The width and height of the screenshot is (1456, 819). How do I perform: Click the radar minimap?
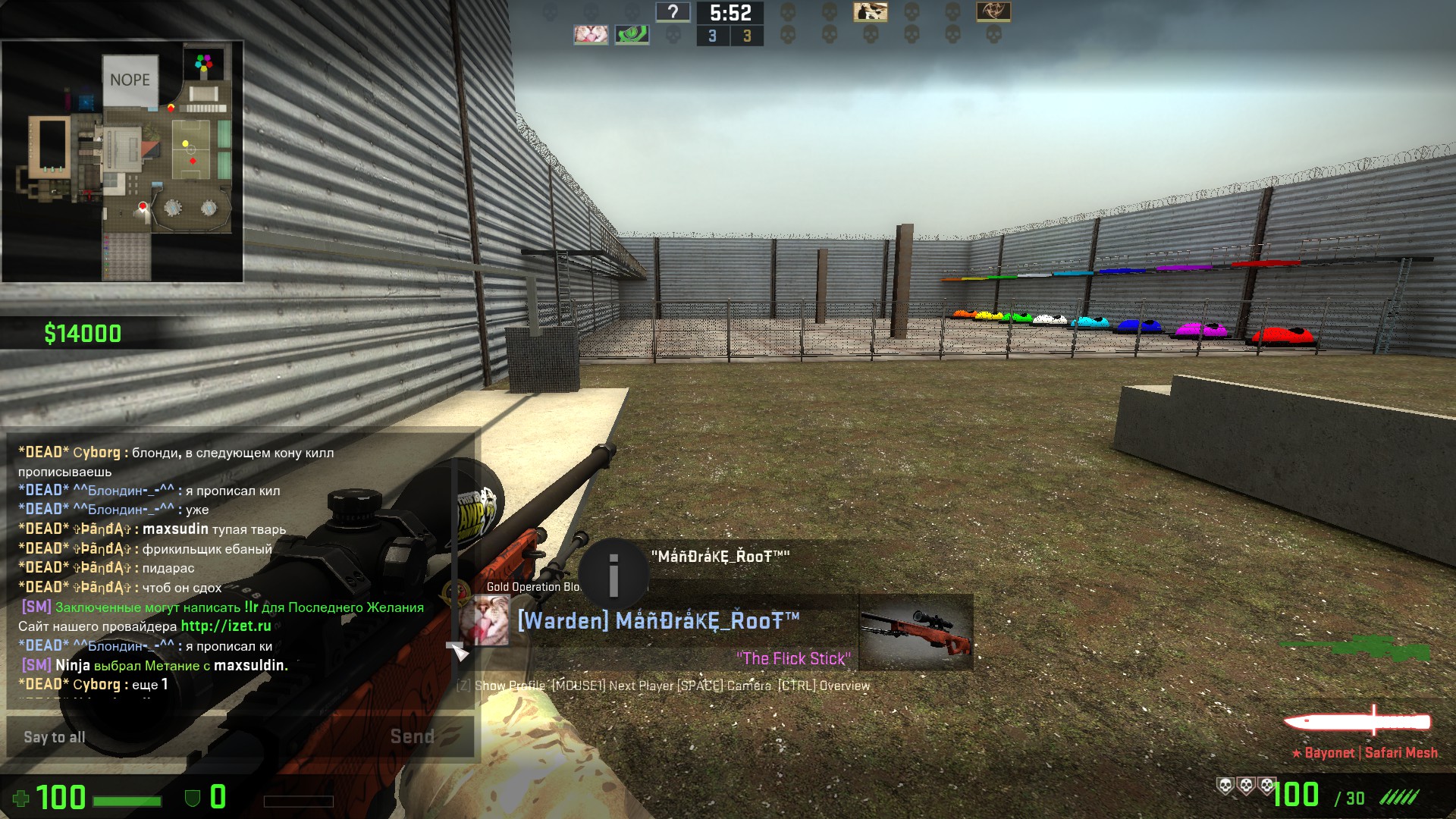123,162
